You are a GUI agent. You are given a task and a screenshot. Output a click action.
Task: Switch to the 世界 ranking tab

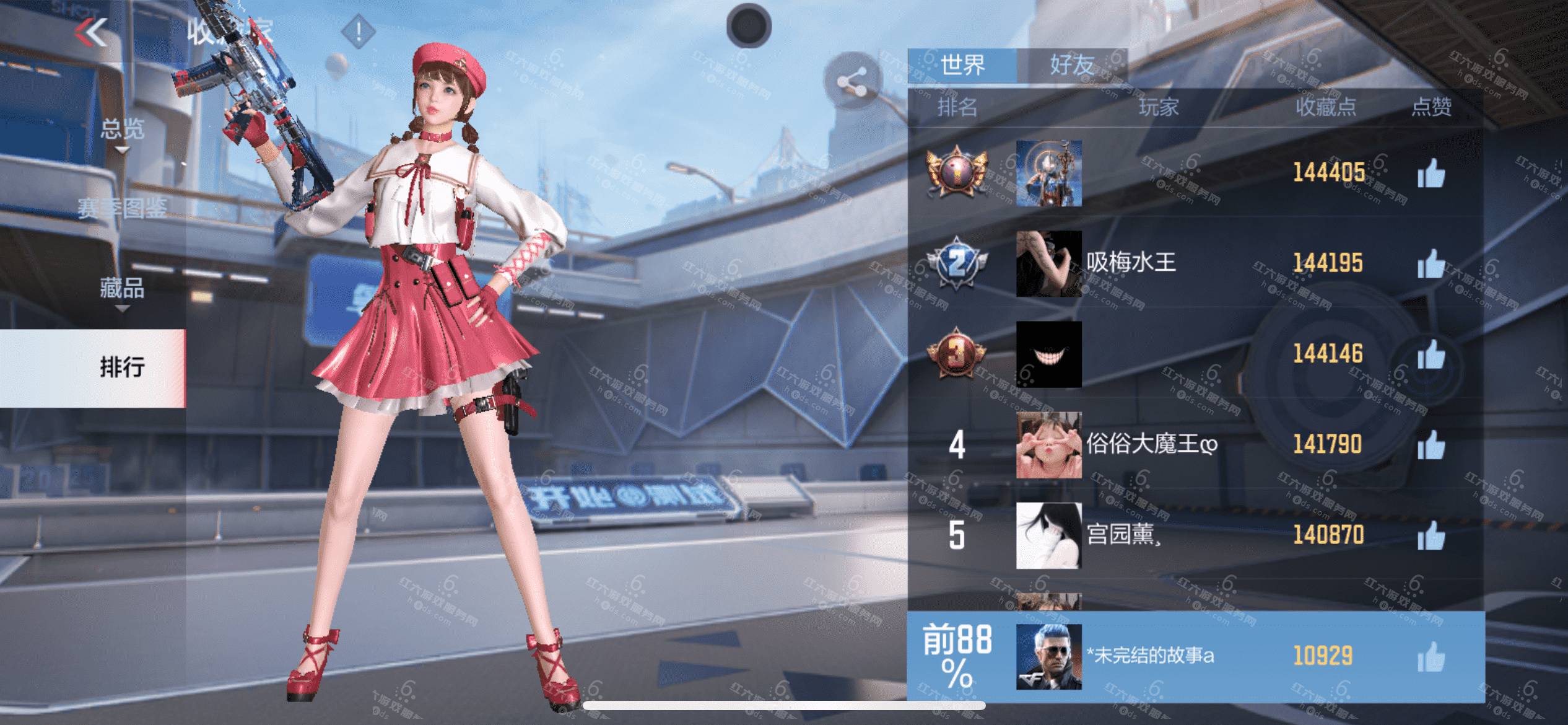[x=962, y=65]
